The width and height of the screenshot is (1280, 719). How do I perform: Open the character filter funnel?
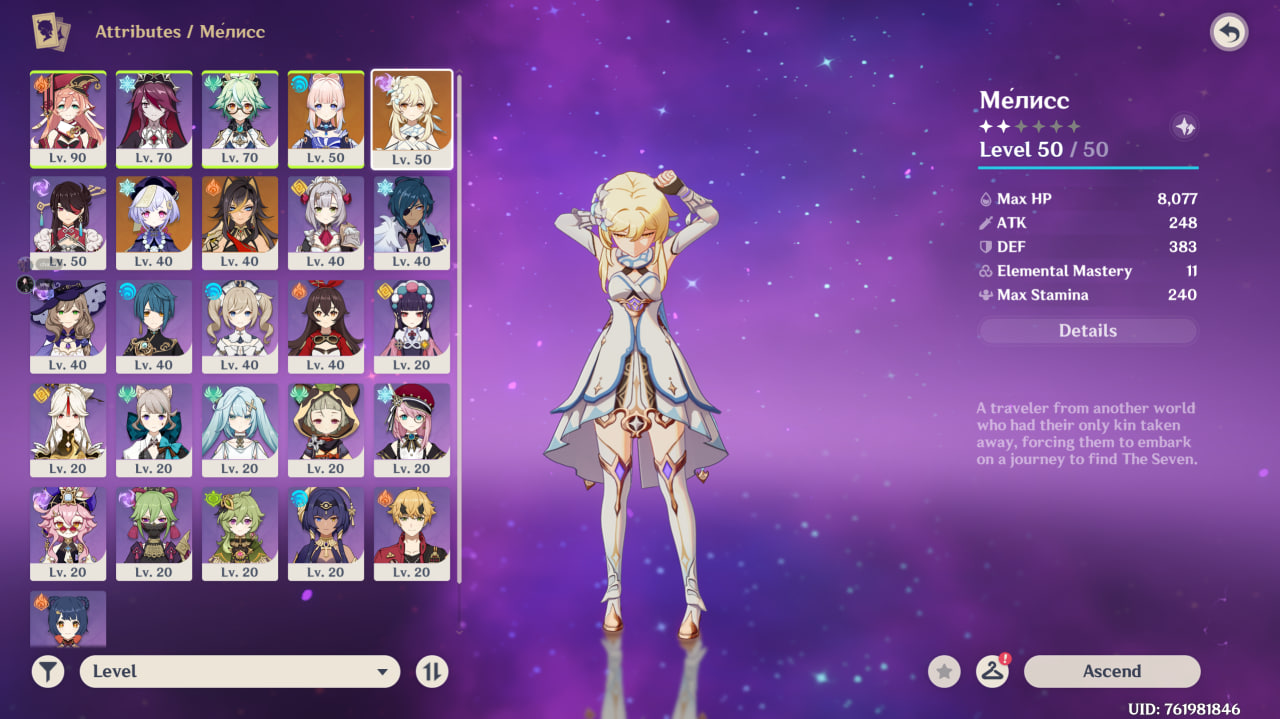(48, 671)
